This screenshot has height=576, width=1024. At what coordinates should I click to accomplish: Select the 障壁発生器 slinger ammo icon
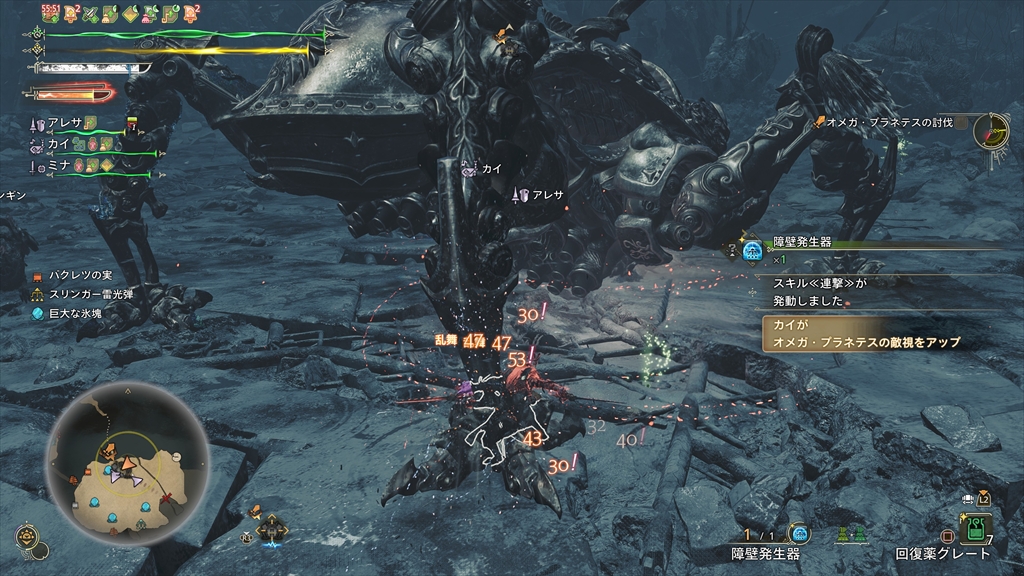[799, 533]
